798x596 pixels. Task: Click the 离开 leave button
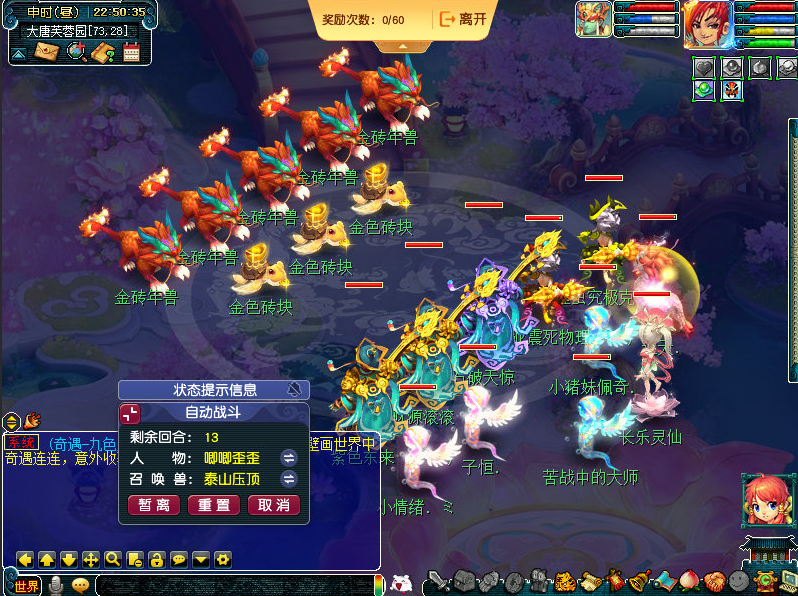tap(463, 19)
